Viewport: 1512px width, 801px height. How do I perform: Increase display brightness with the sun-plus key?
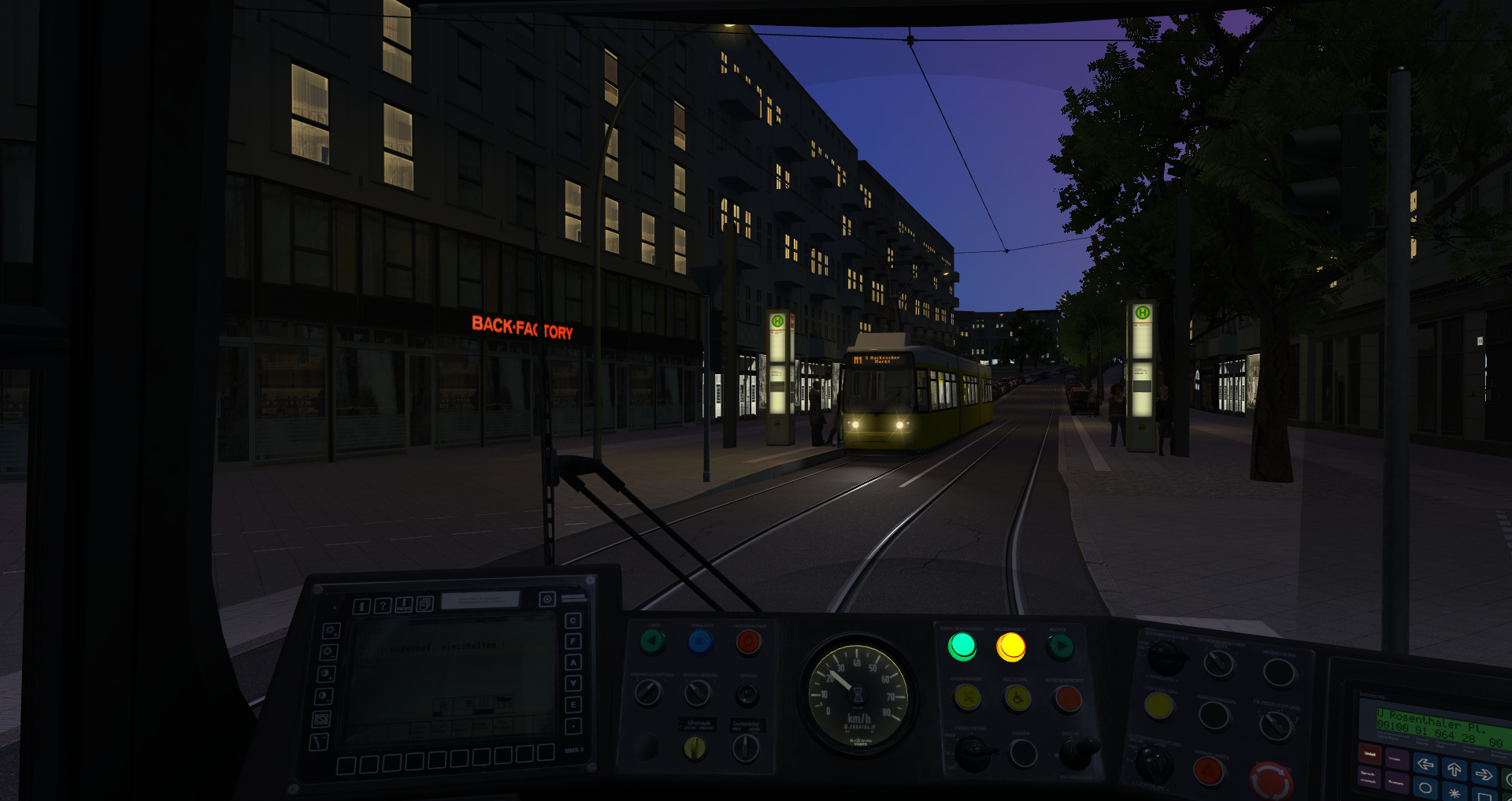click(x=332, y=631)
